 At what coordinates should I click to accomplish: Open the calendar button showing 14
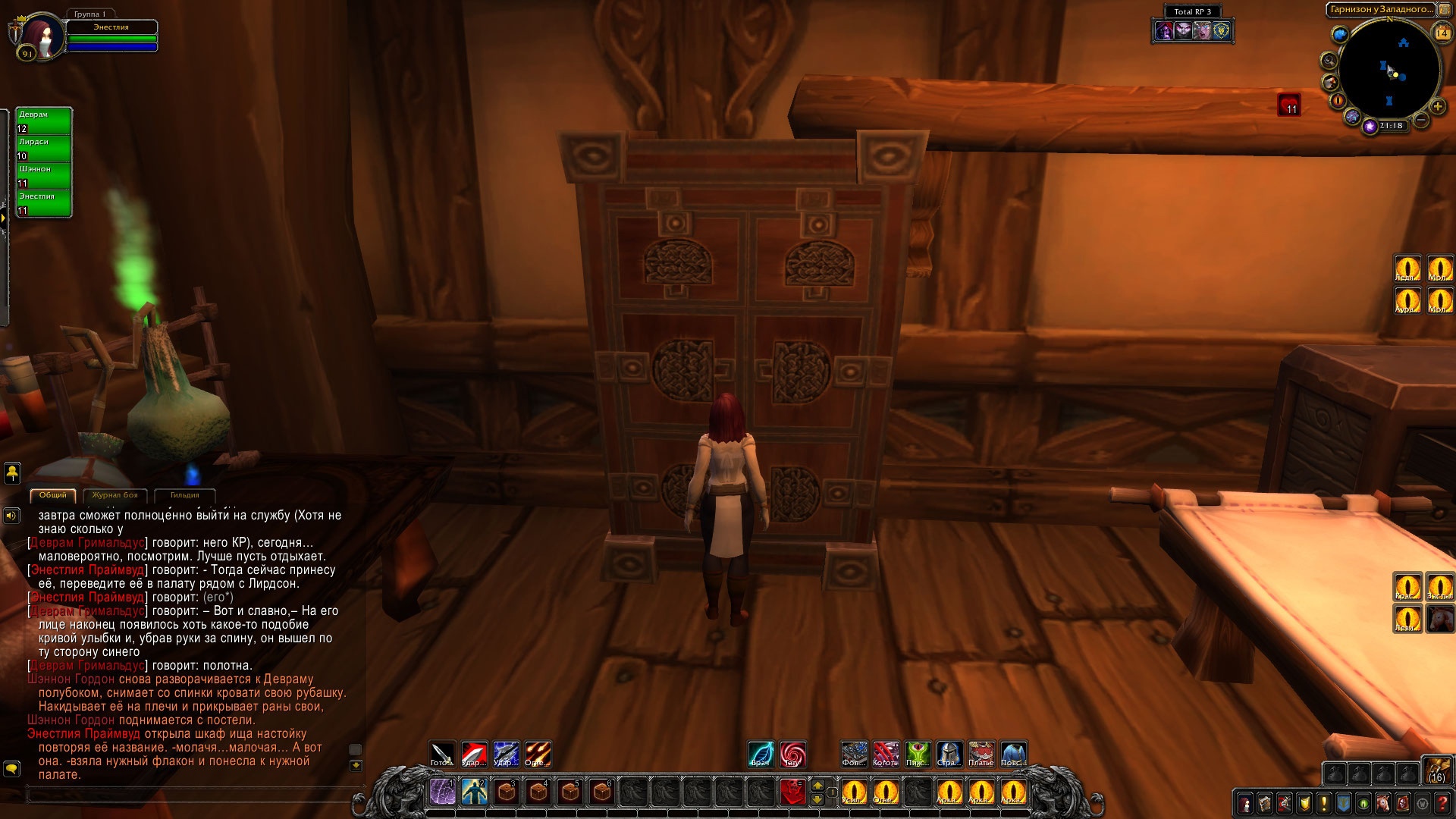1442,33
